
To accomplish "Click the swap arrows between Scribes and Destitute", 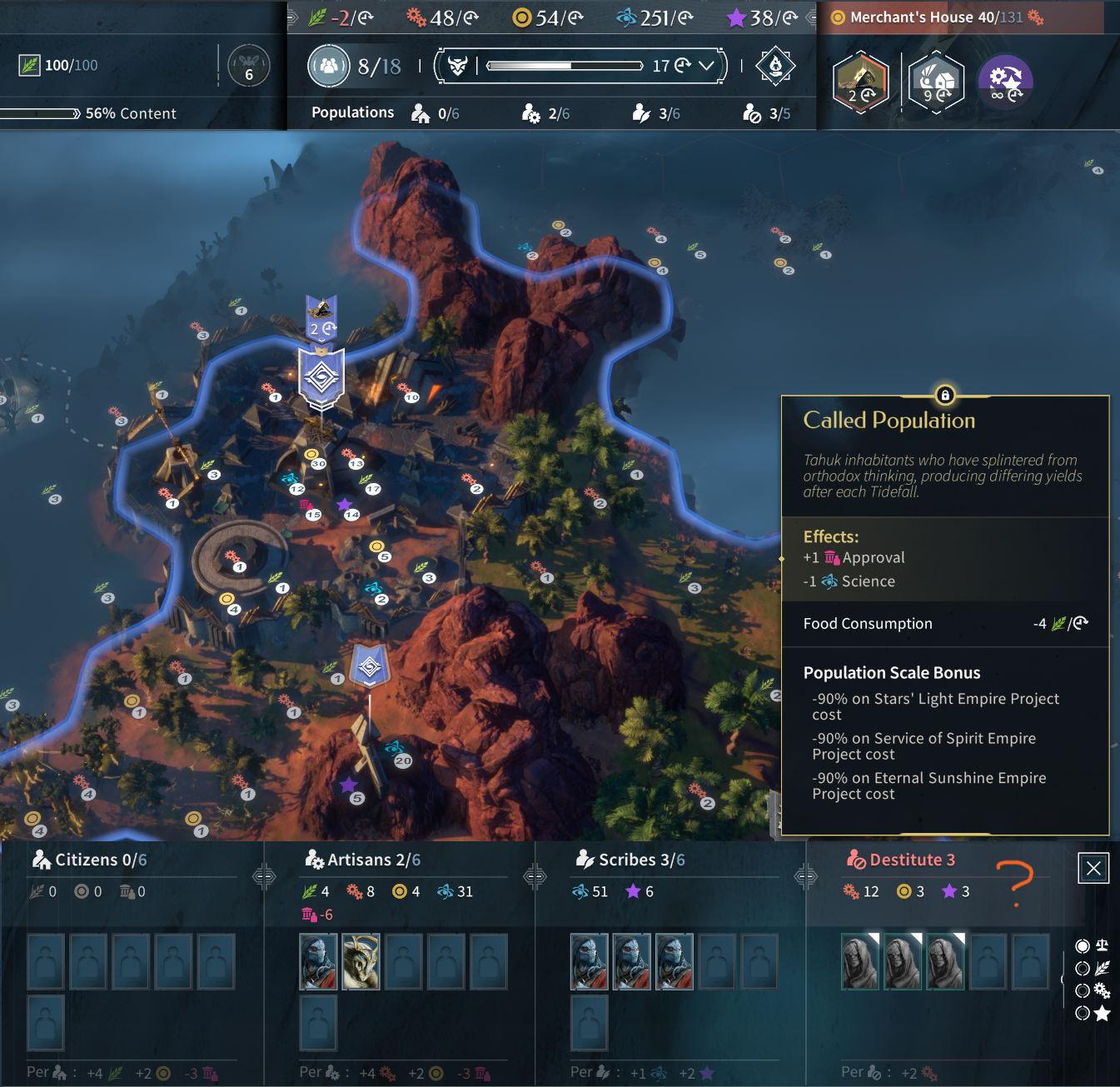I will [805, 875].
